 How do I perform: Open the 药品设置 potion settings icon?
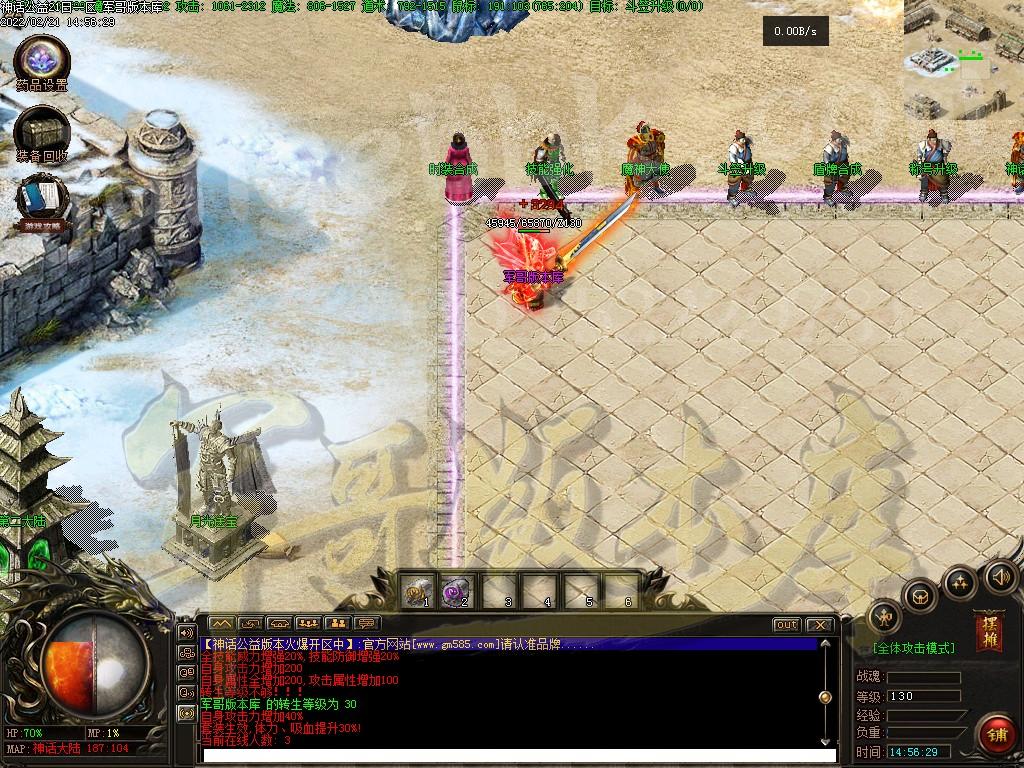[x=42, y=58]
